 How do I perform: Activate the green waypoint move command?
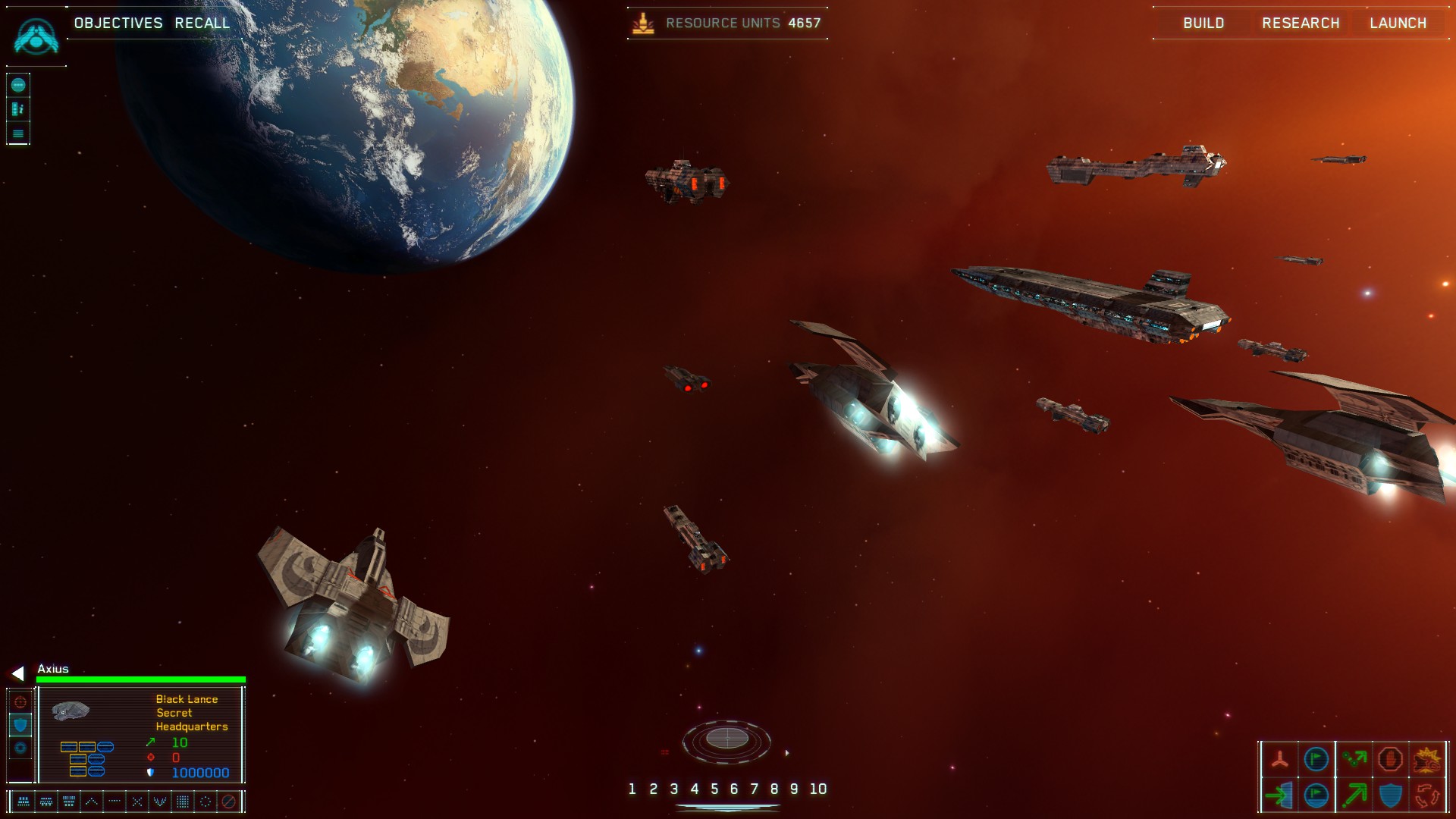pyautogui.click(x=1354, y=759)
